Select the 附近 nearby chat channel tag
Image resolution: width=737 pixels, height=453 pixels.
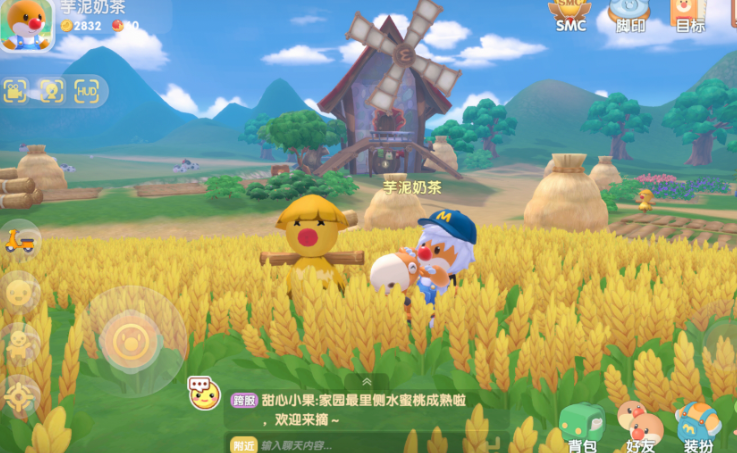coord(242,445)
